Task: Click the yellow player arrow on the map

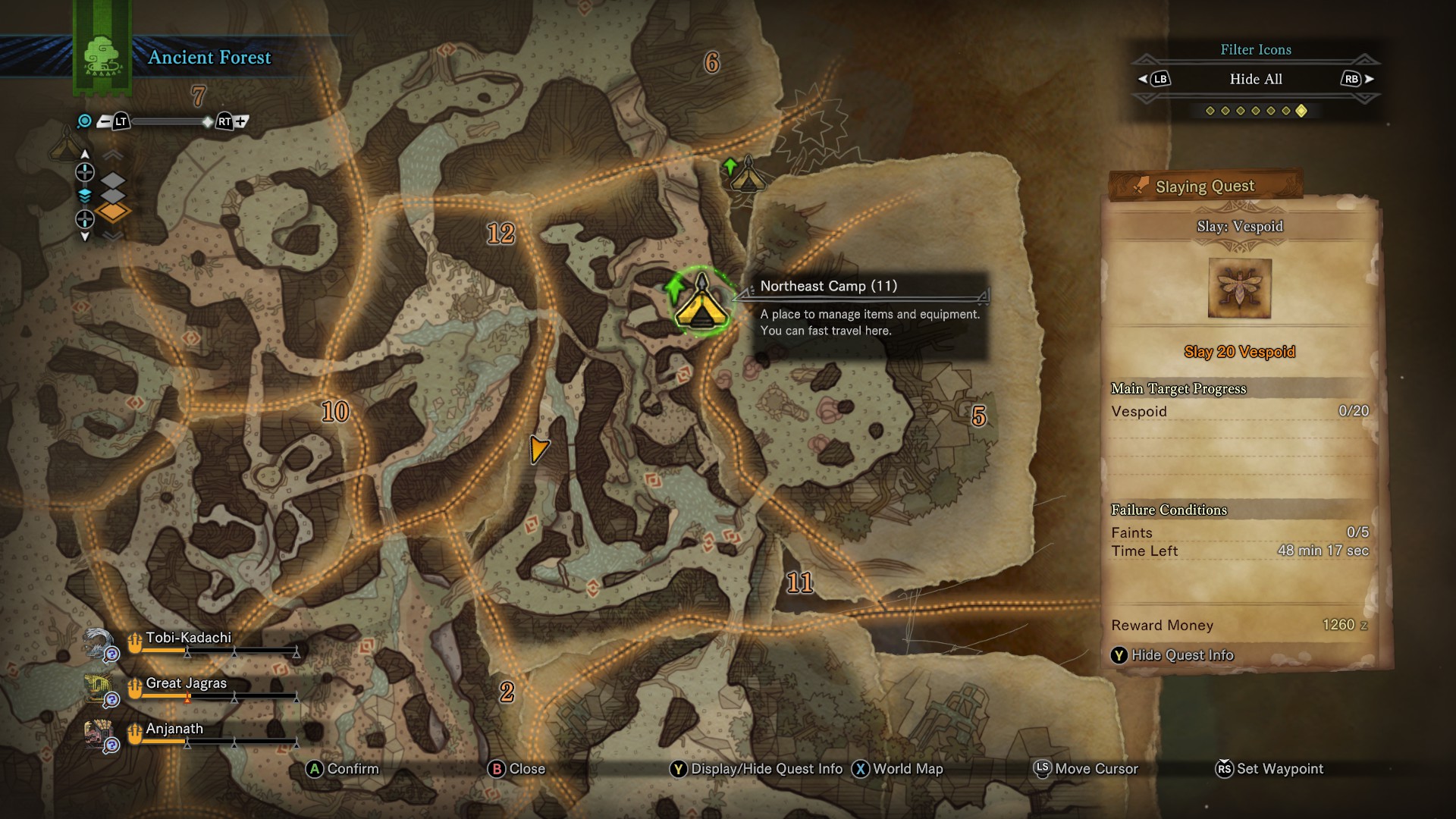Action: pyautogui.click(x=538, y=449)
